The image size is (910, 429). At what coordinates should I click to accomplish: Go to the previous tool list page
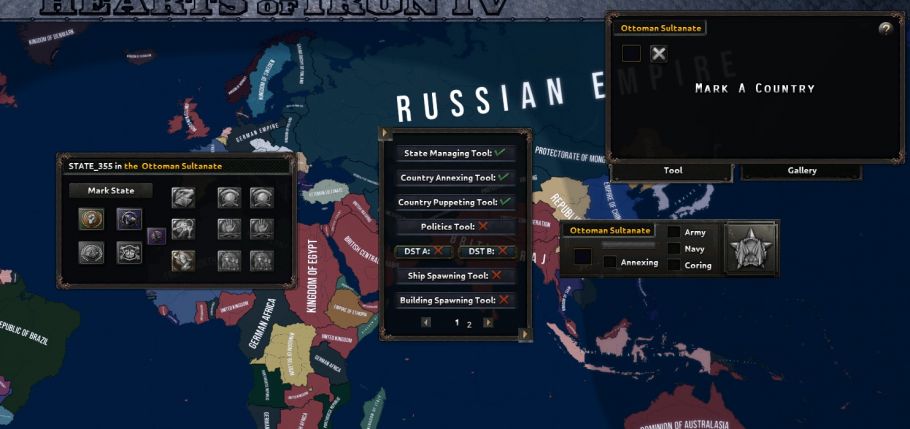point(426,323)
